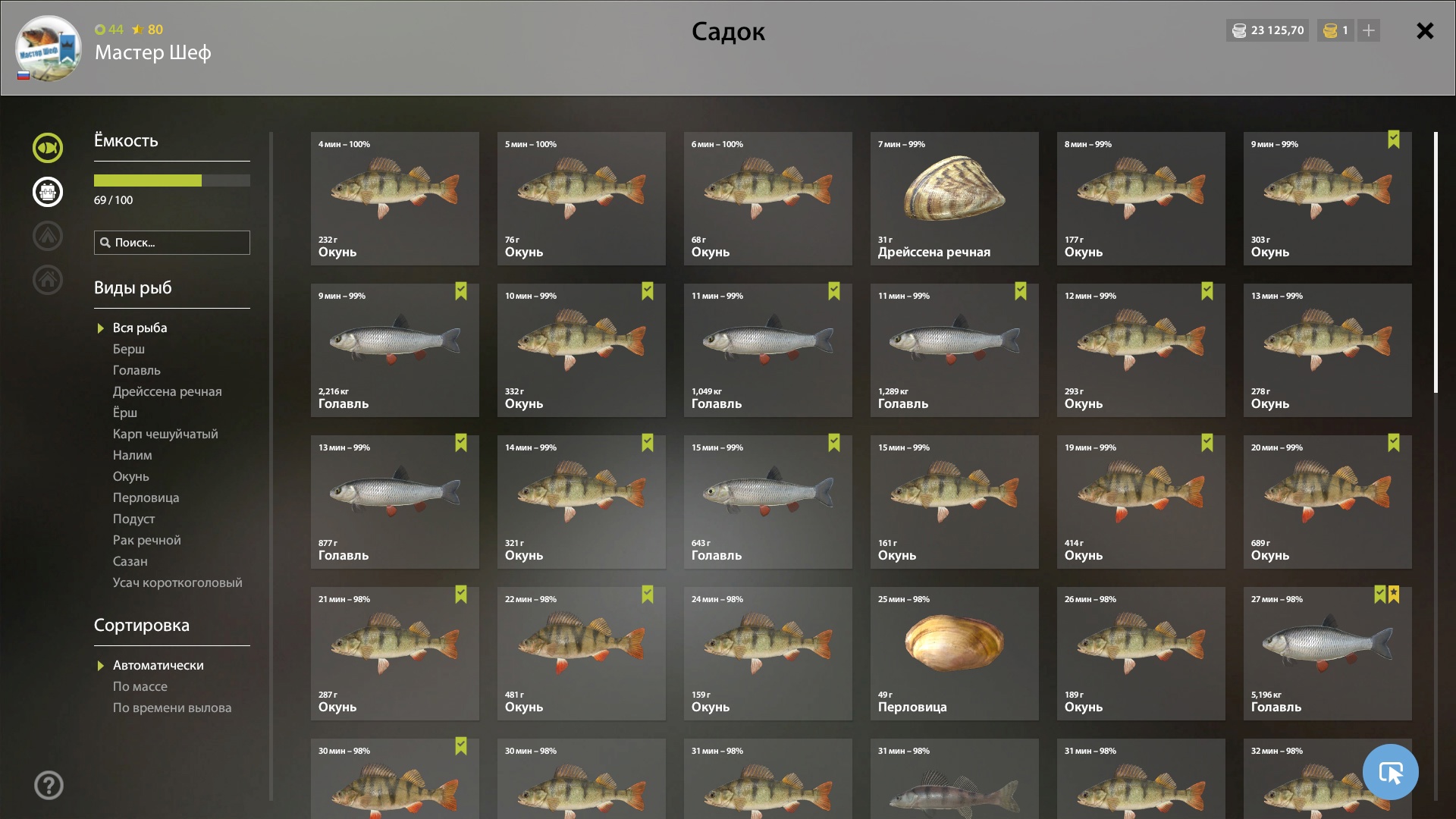Select the 5,196 кг Голавль card

(1327, 653)
